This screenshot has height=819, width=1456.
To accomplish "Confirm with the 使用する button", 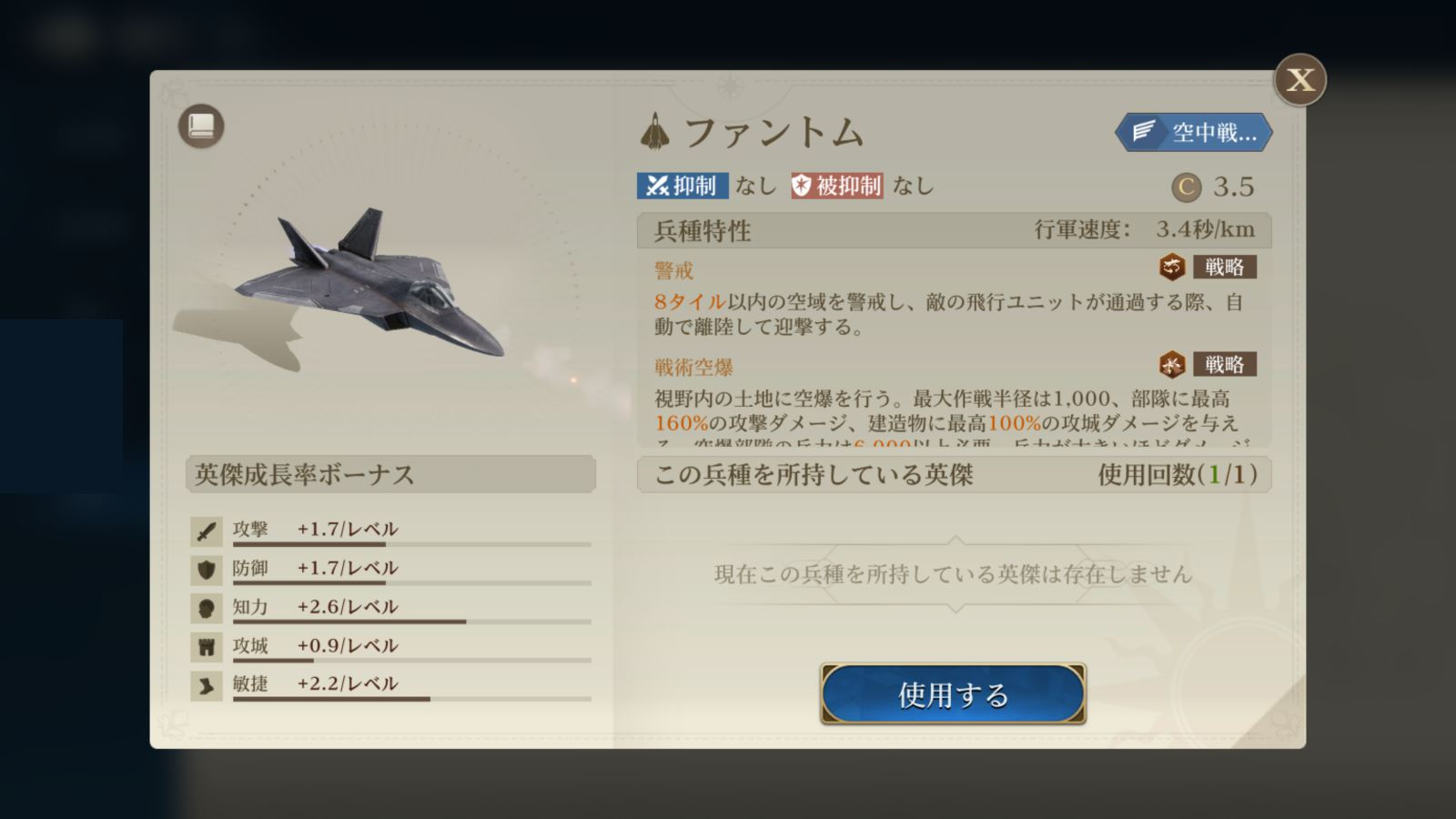I will tap(953, 694).
